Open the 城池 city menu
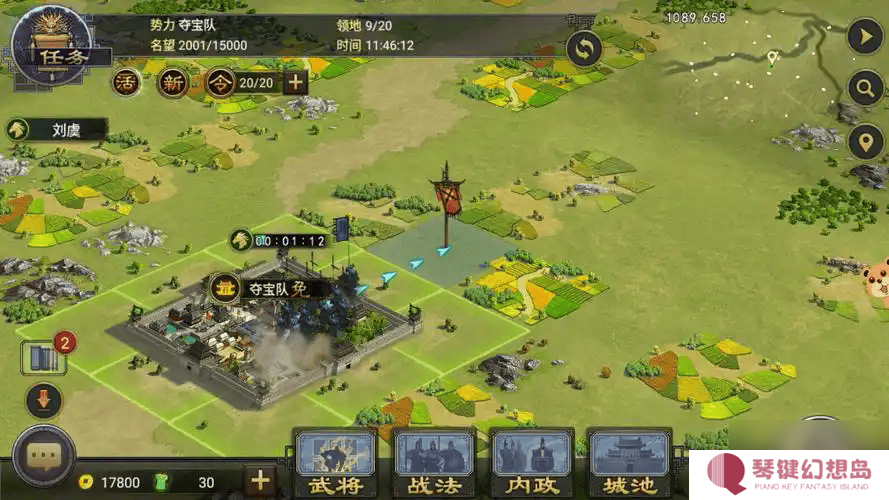 (629, 463)
